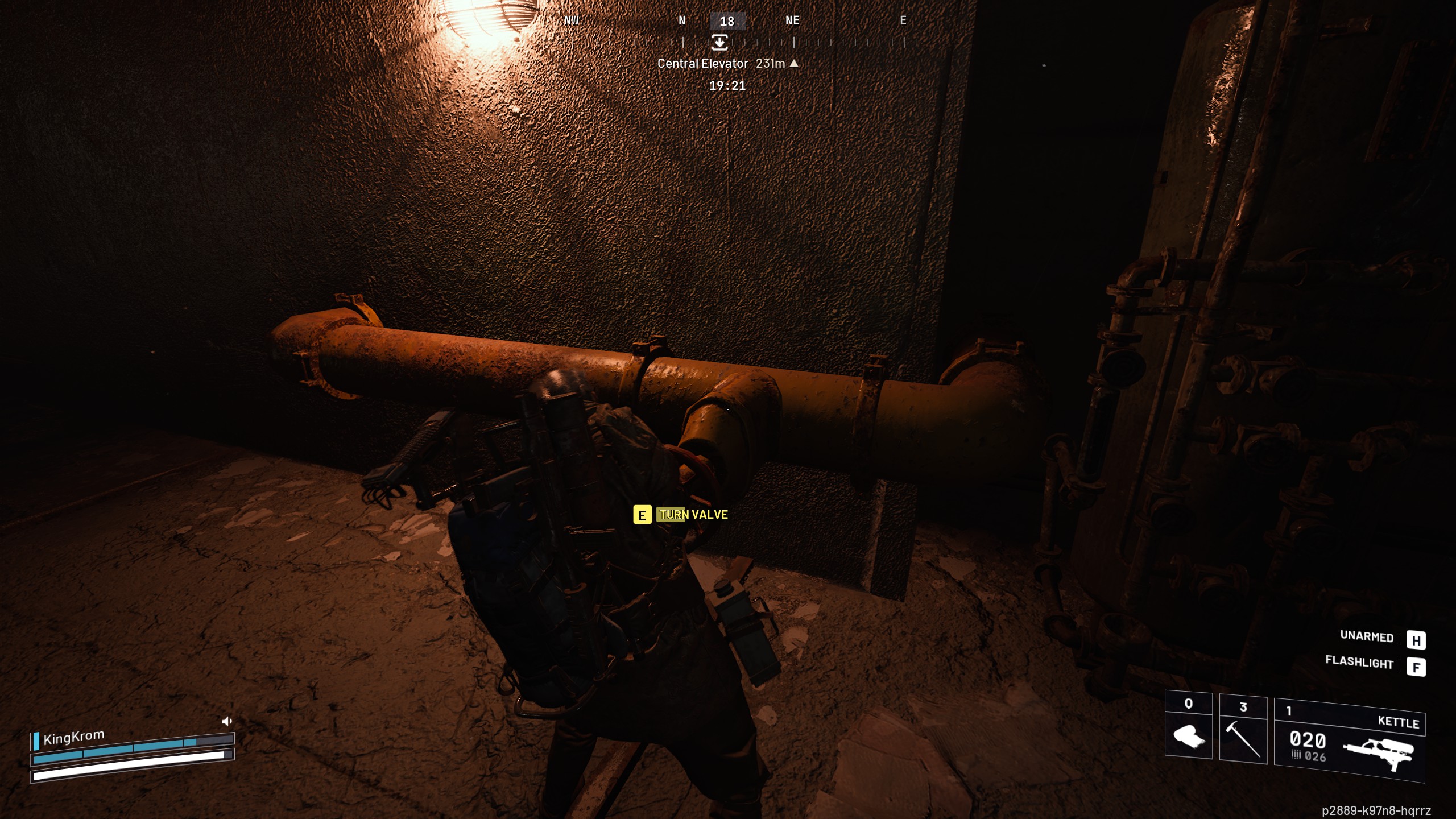Click the NE marker on the compass bar

(x=792, y=21)
